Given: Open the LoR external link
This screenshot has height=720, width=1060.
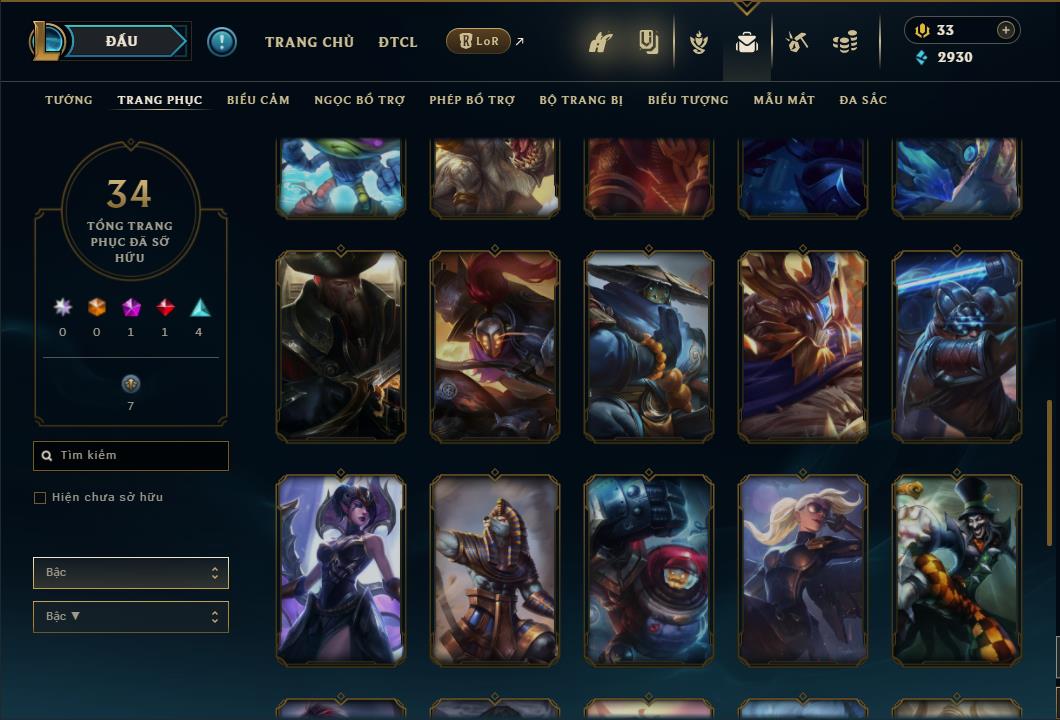Looking at the screenshot, I should coord(479,41).
